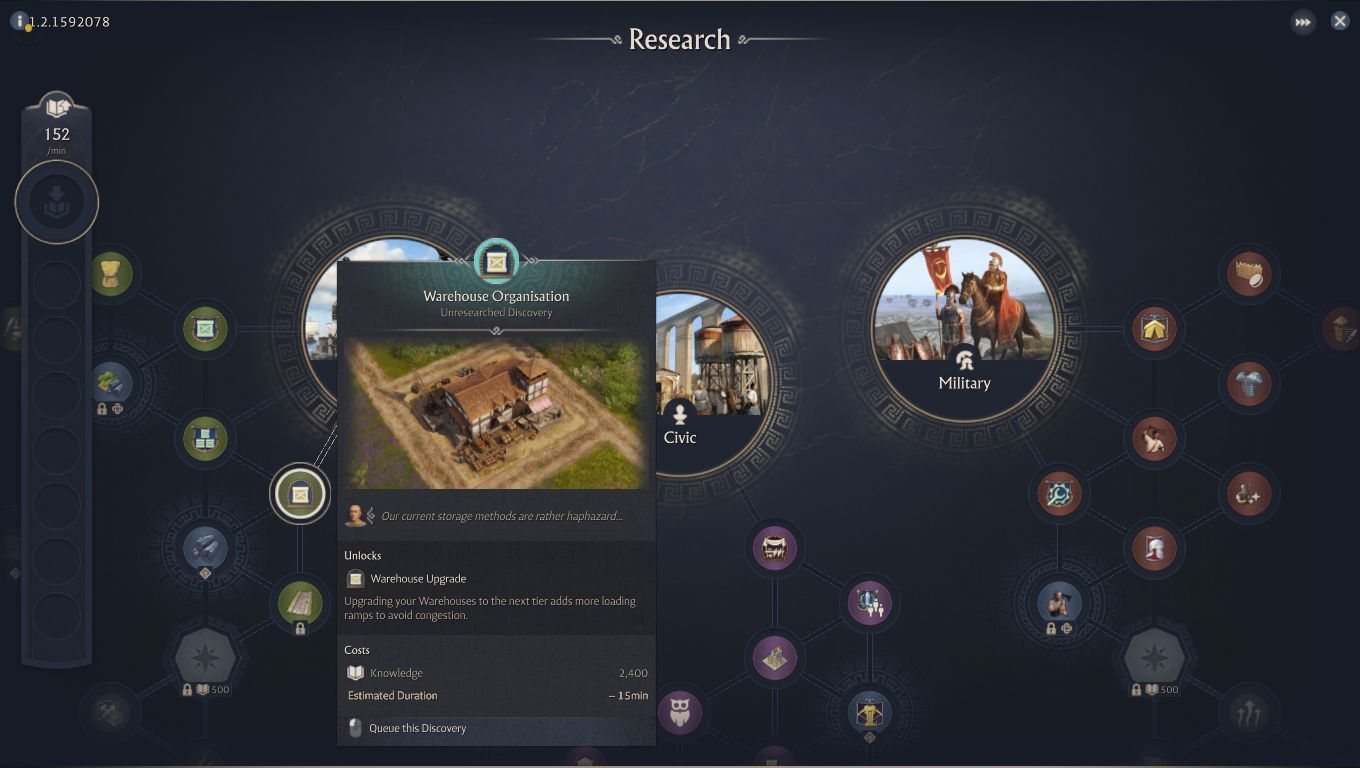1360x768 pixels.
Task: Click the red helmet banner research node
Action: [1153, 548]
